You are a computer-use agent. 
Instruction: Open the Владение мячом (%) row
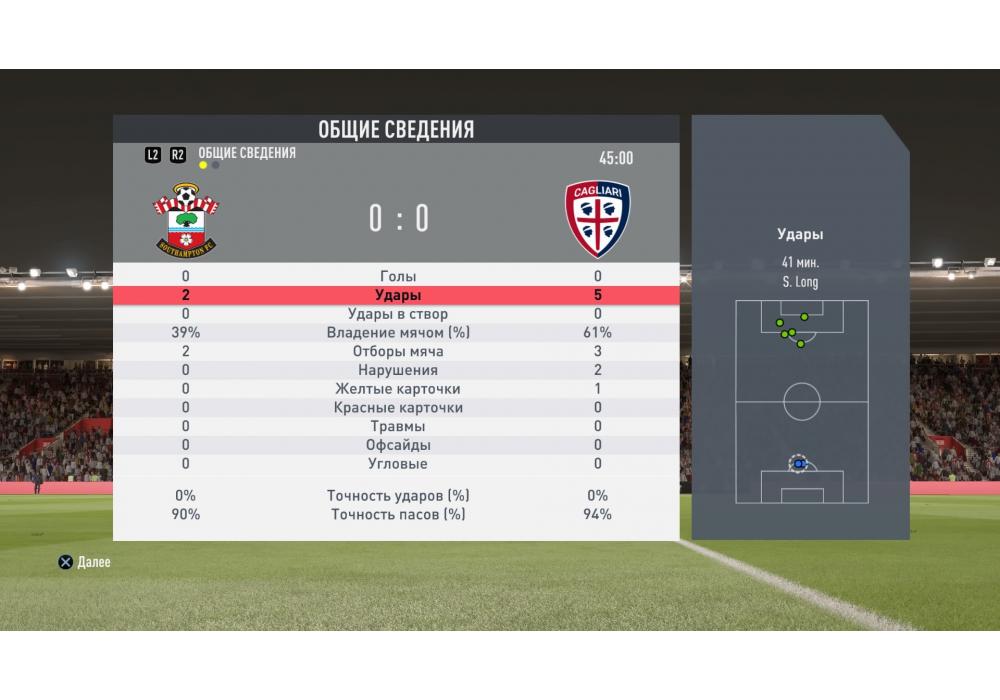click(397, 333)
